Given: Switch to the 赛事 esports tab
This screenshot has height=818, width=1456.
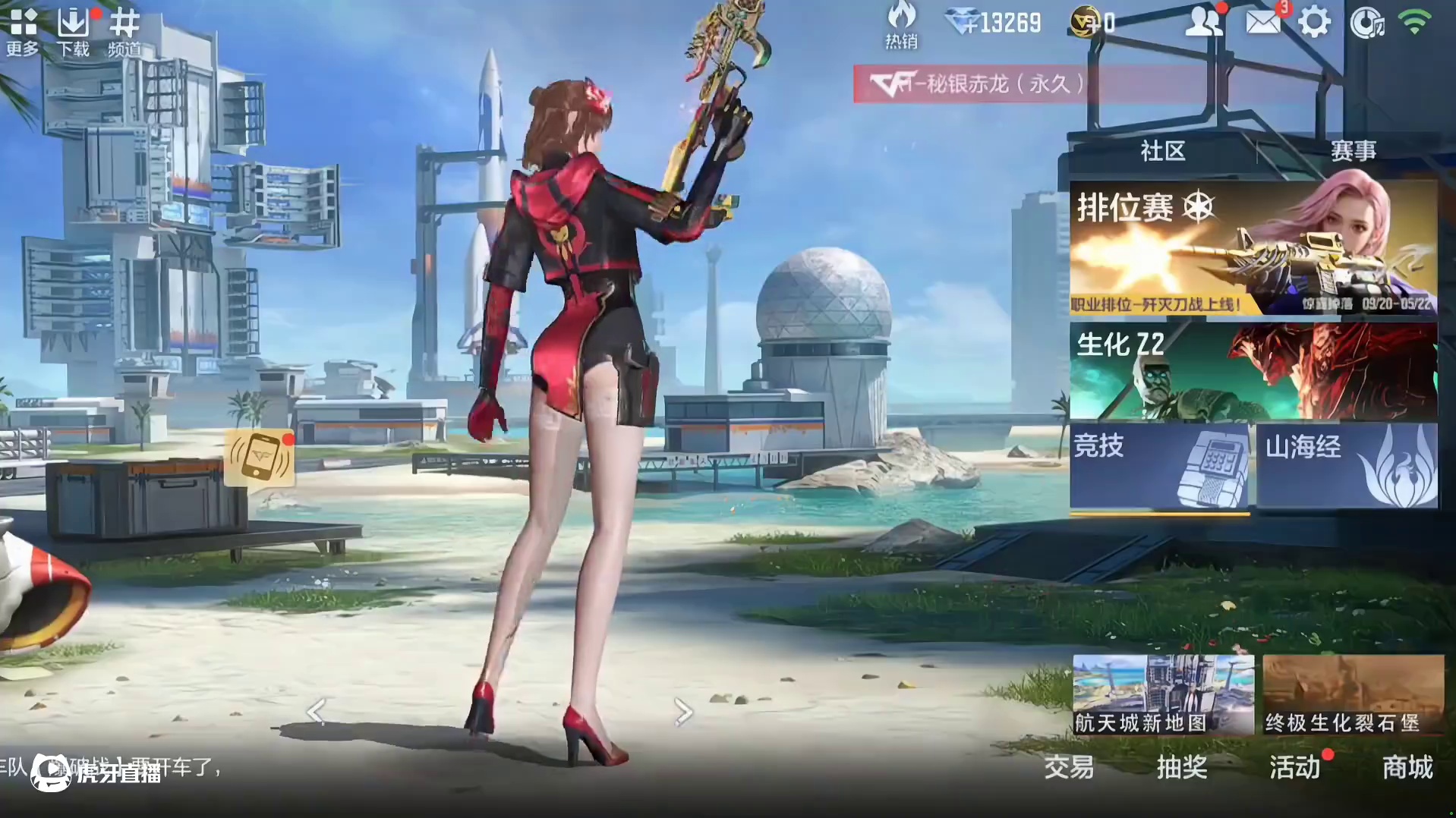Looking at the screenshot, I should (1353, 151).
